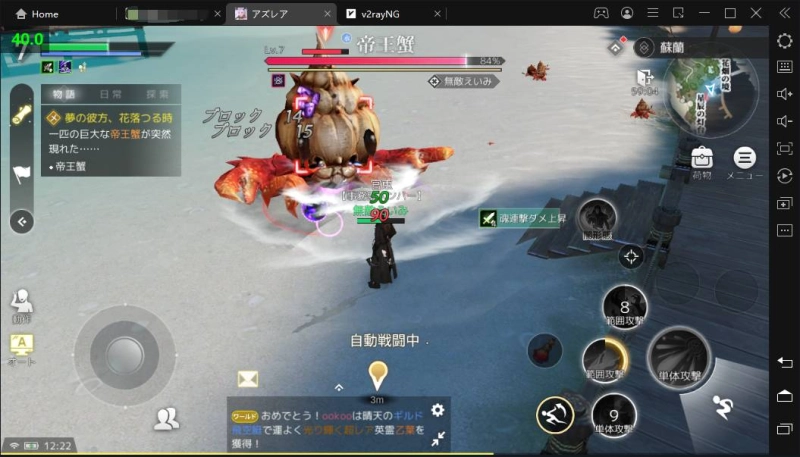The width and height of the screenshot is (800, 457).
Task: Open the mail envelope icon
Action: click(248, 378)
